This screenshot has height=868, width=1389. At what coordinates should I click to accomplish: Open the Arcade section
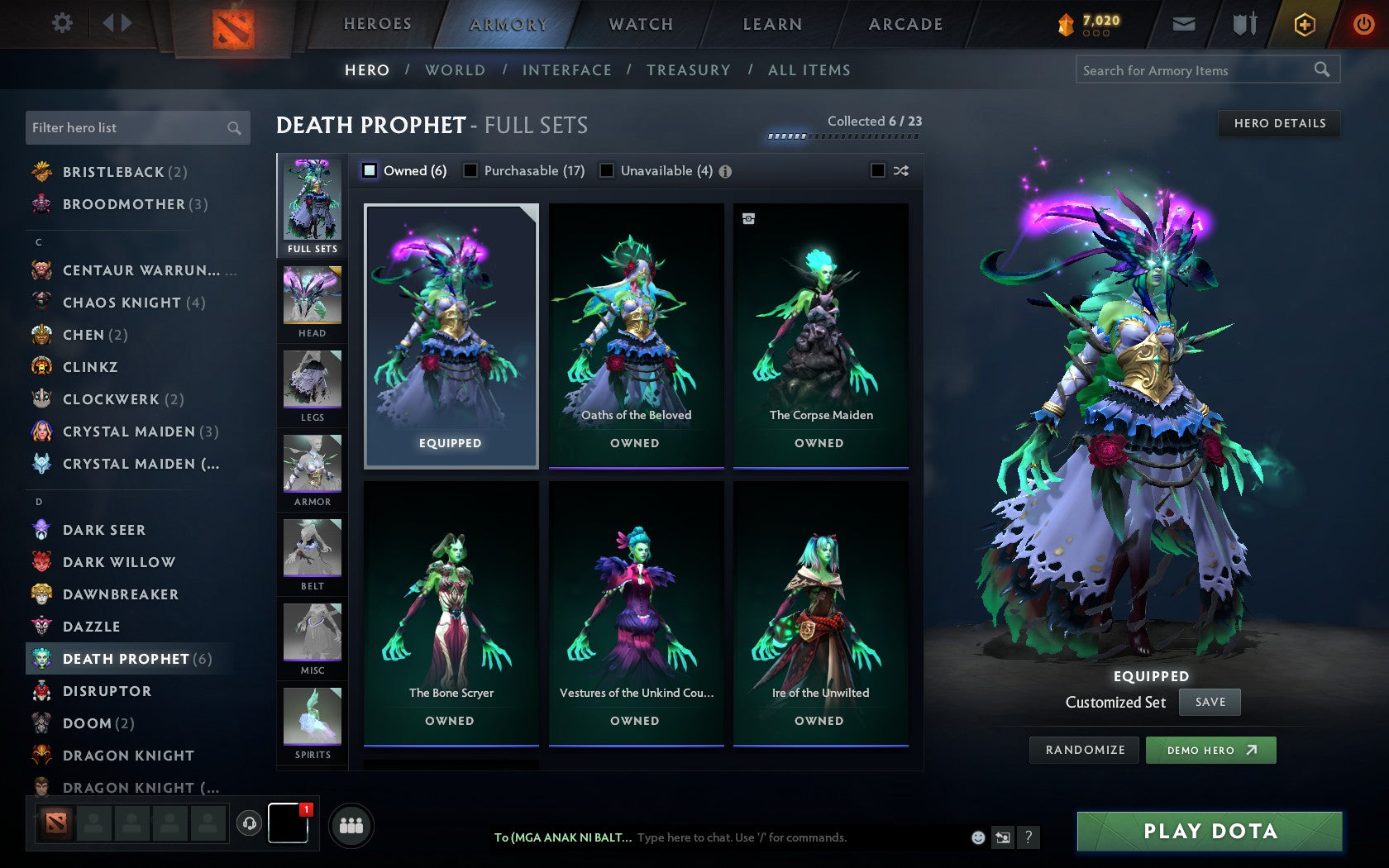(904, 24)
